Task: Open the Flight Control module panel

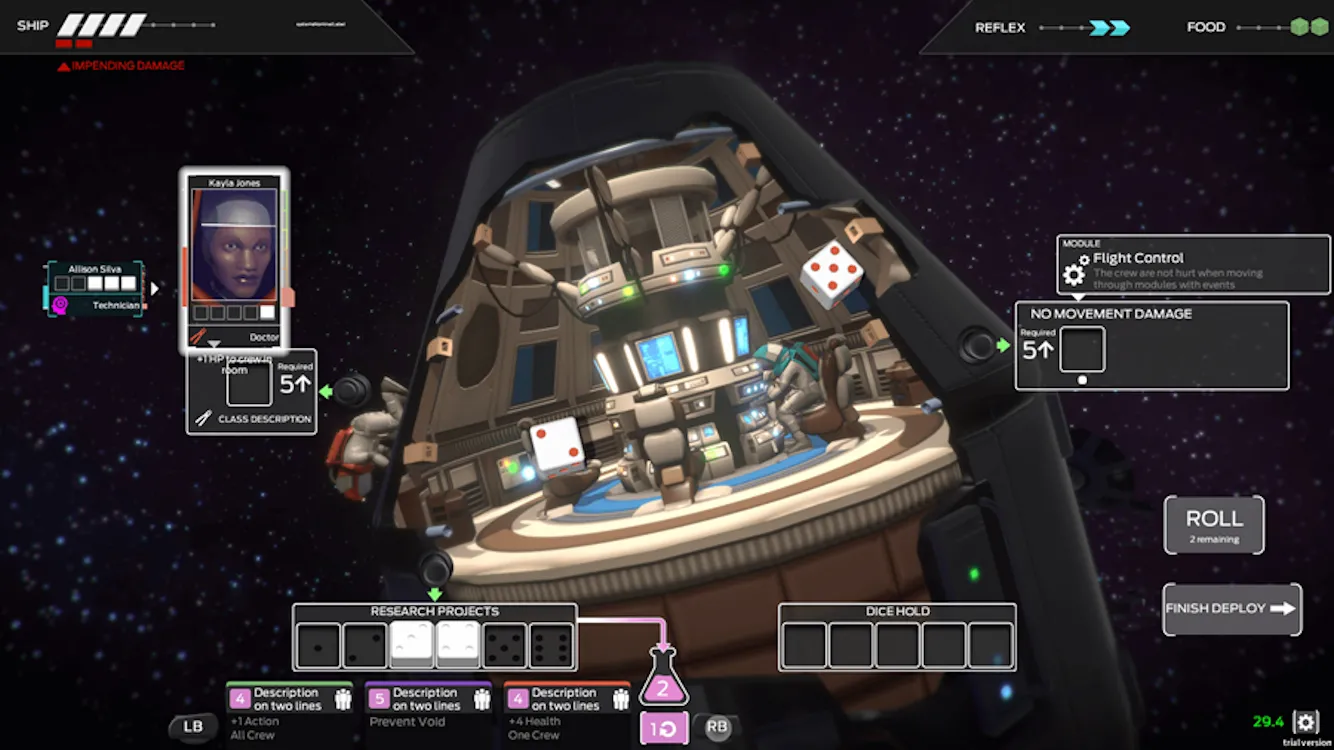Action: pyautogui.click(x=1194, y=265)
